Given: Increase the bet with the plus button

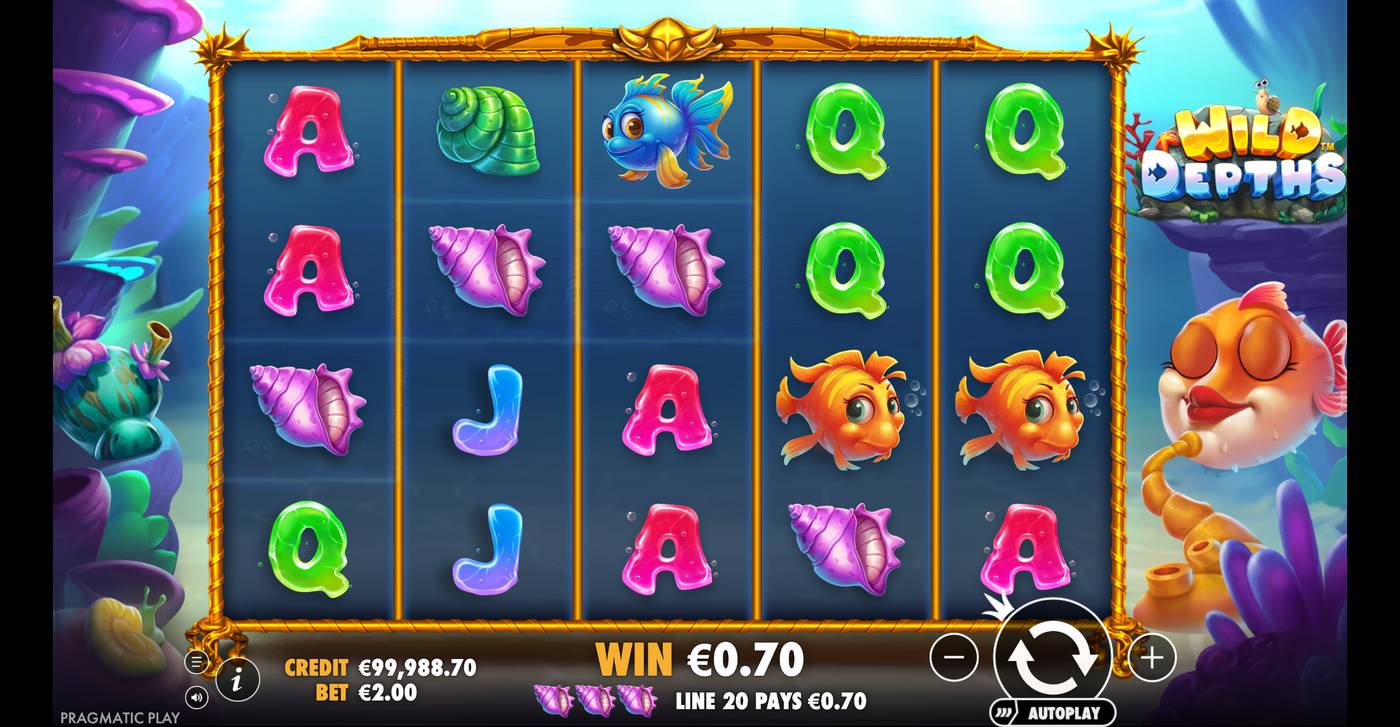Looking at the screenshot, I should pos(1153,657).
